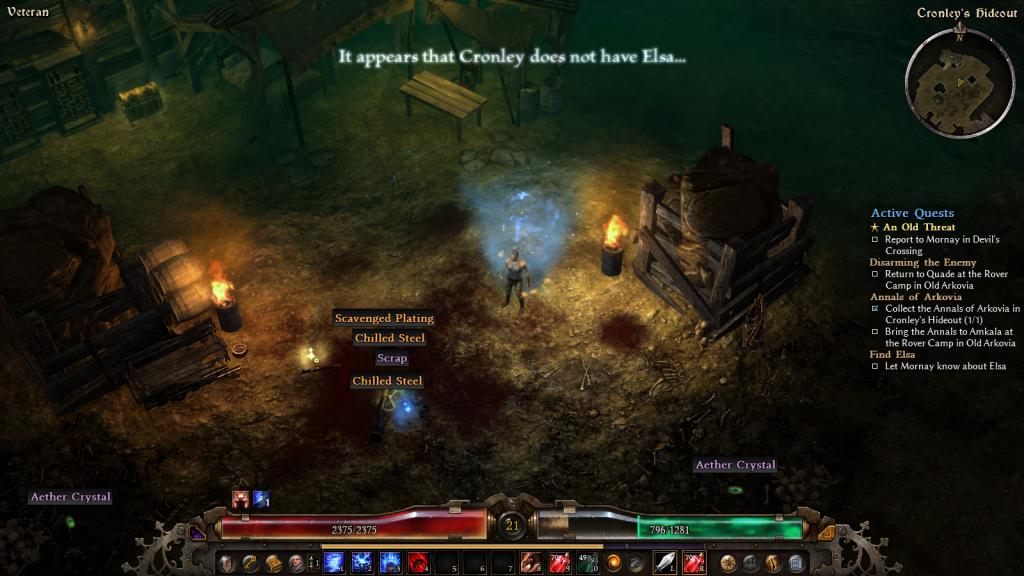Viewport: 1024px width, 576px height.
Task: Grab the Scrap loot label
Action: click(392, 358)
